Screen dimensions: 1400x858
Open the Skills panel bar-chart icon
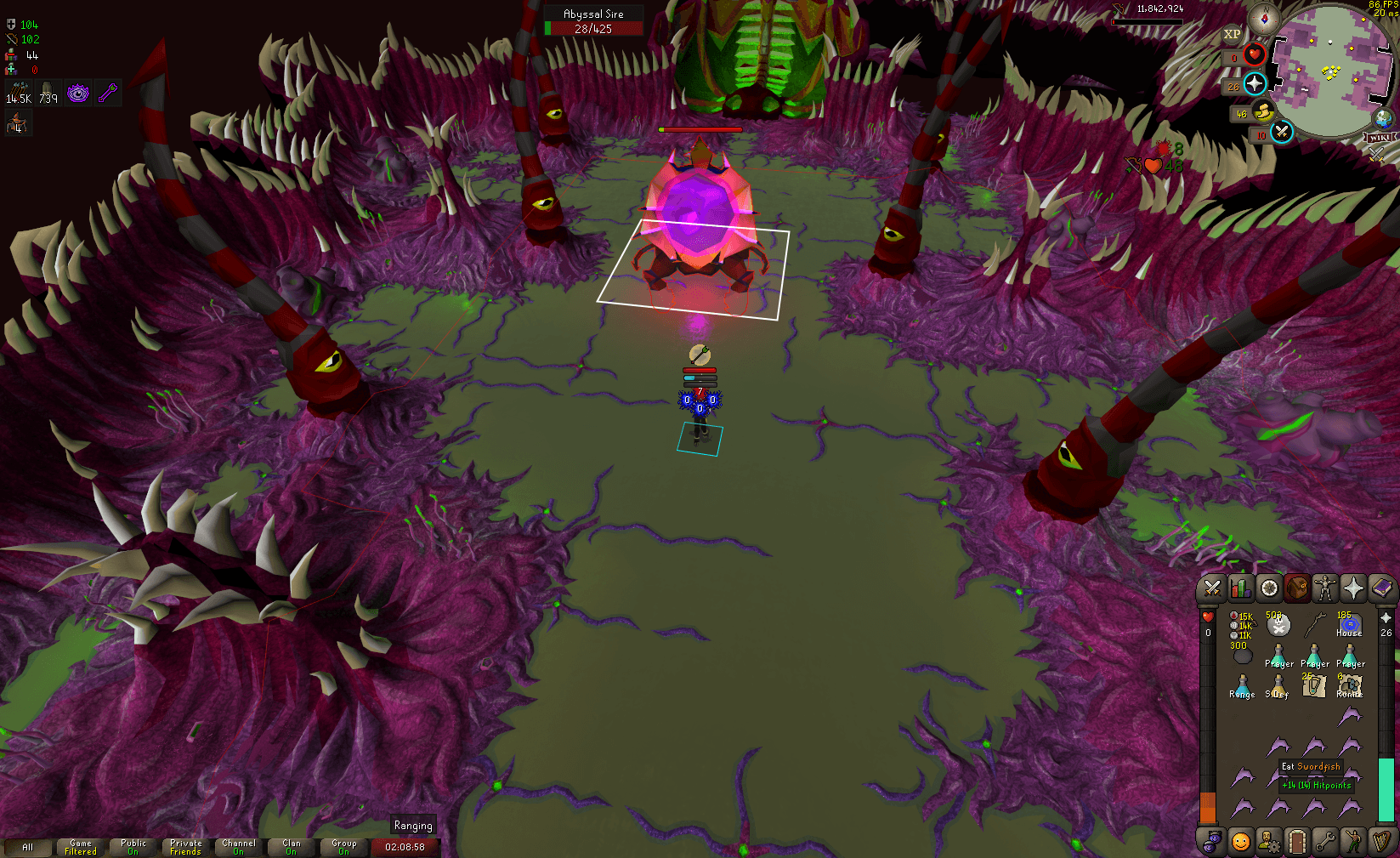(x=1240, y=589)
